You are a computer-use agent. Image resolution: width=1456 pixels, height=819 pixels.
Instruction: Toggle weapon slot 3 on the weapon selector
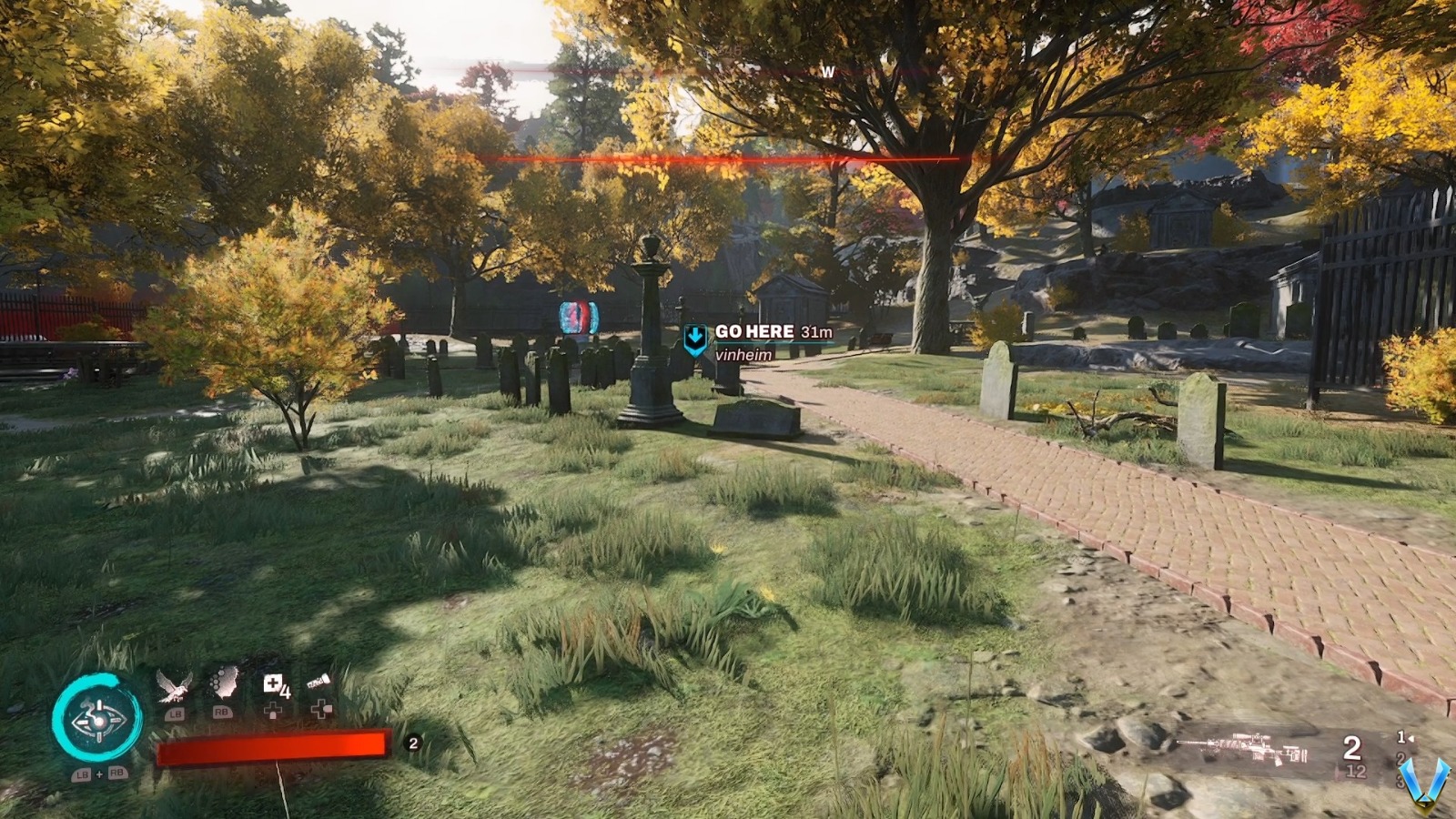click(1401, 782)
